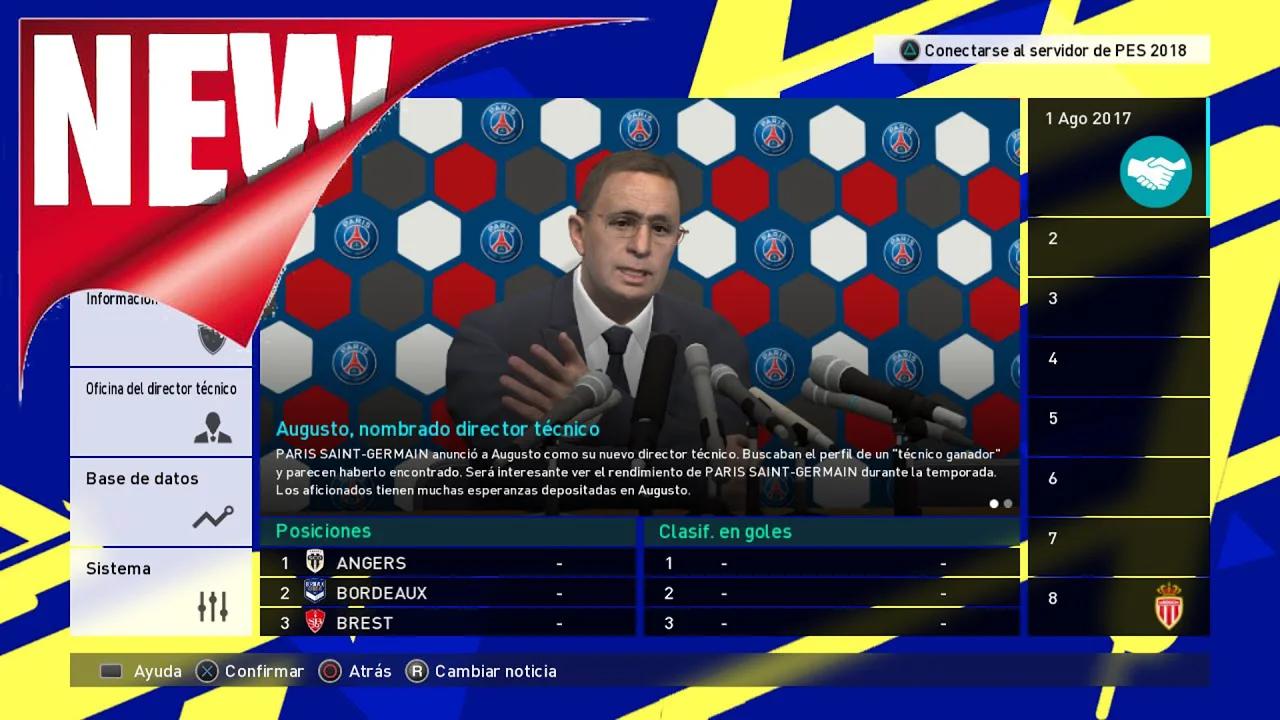Select the Bordeaux club crest
This screenshot has width=1280, height=720.
coord(313,592)
